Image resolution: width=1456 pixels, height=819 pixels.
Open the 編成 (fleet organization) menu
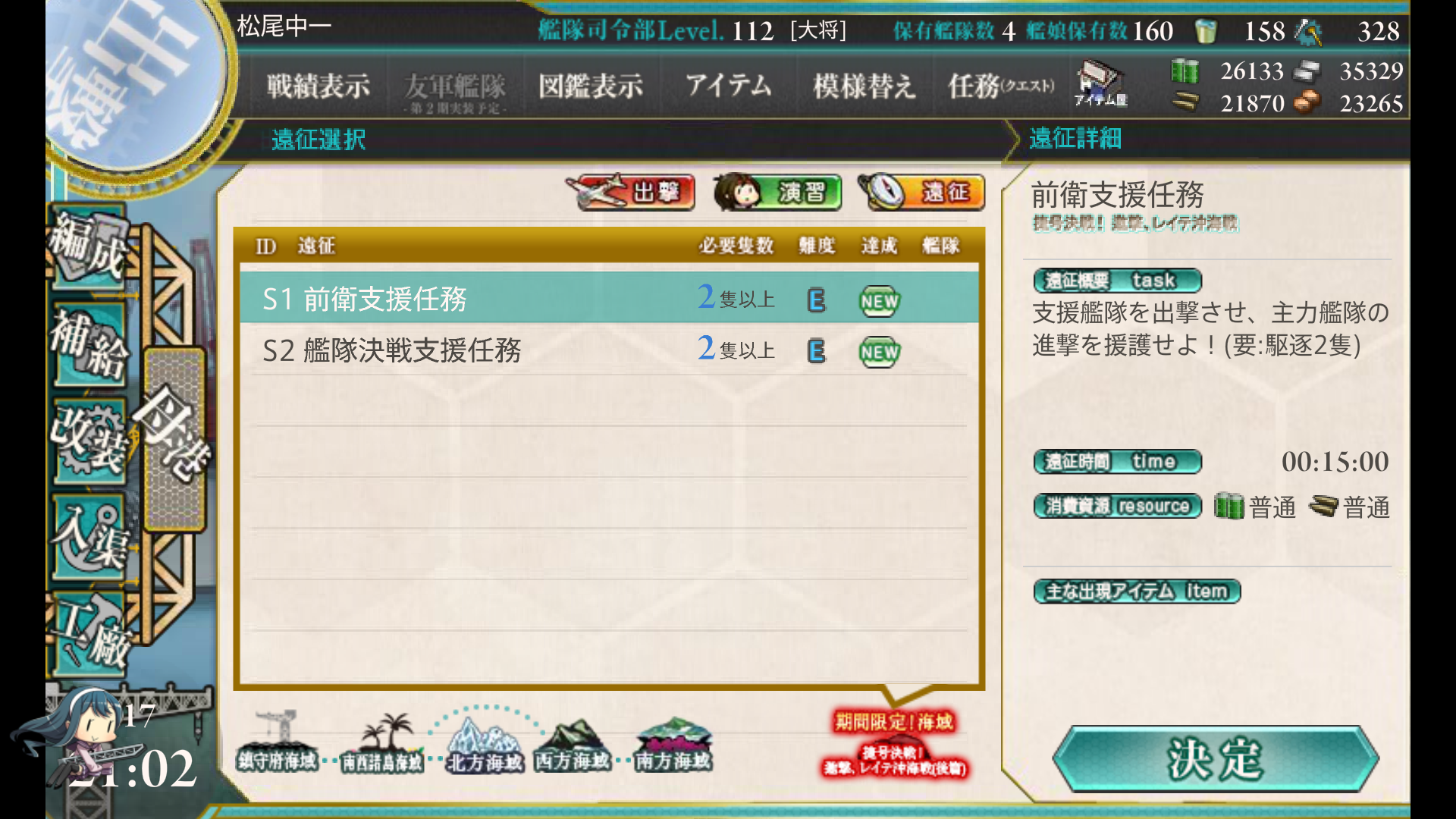point(87,243)
